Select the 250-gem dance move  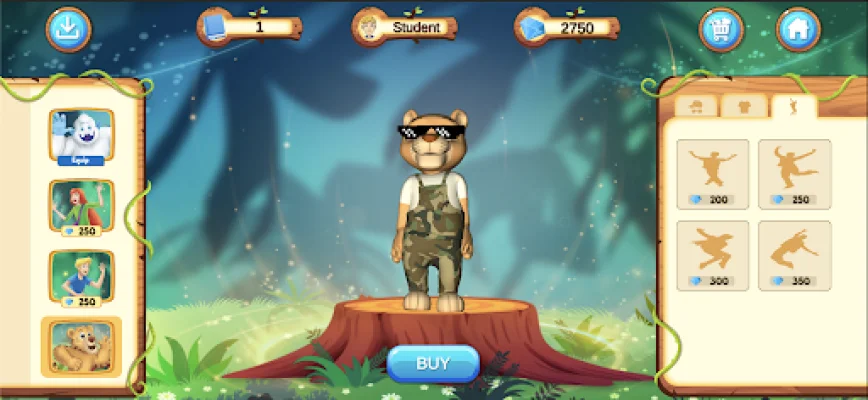(794, 174)
